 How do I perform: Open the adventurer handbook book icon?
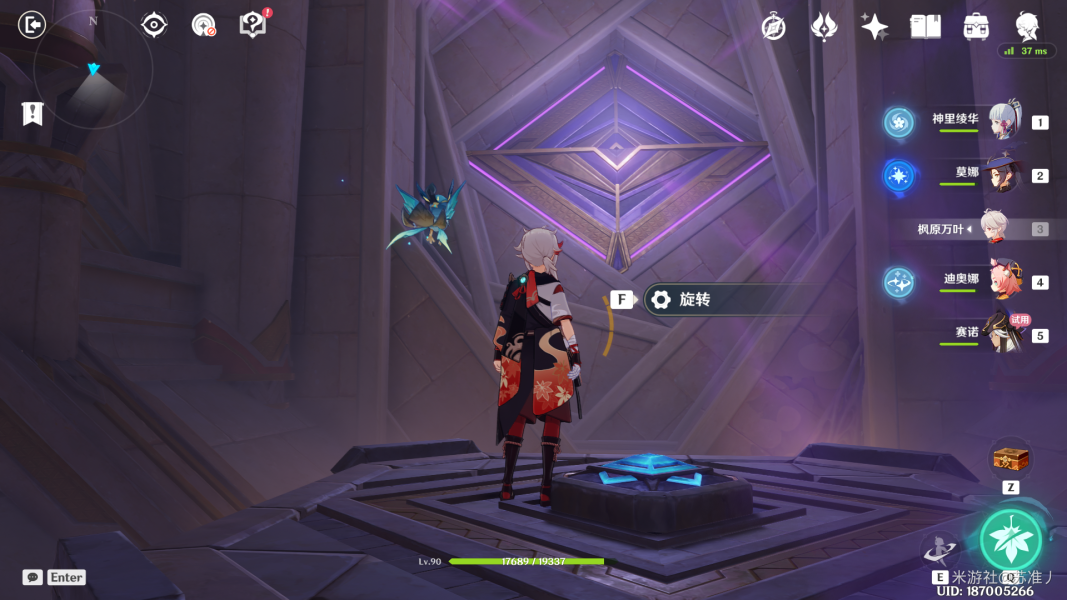[x=926, y=27]
